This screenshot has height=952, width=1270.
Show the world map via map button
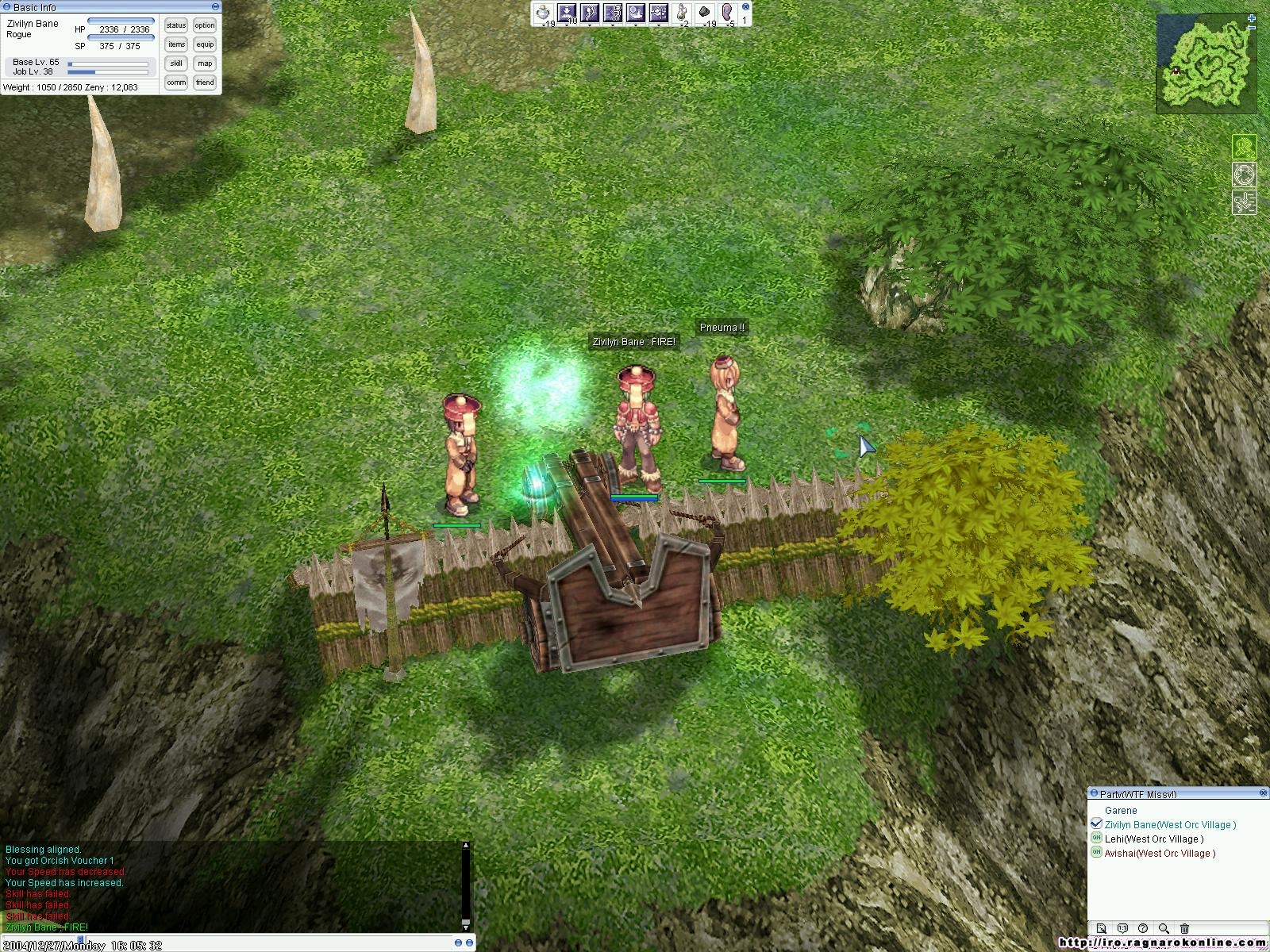205,63
